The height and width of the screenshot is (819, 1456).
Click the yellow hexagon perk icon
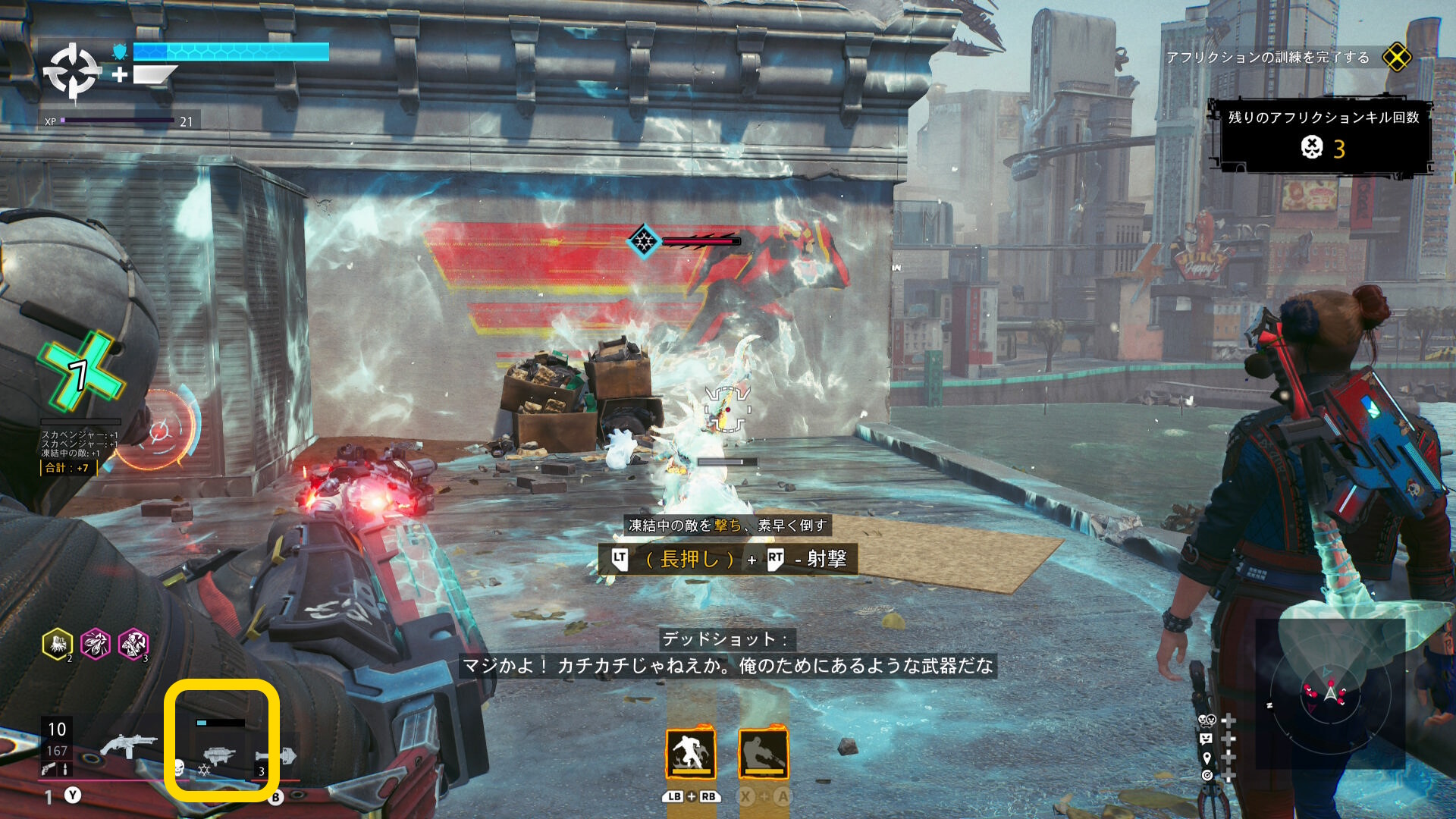[x=58, y=645]
